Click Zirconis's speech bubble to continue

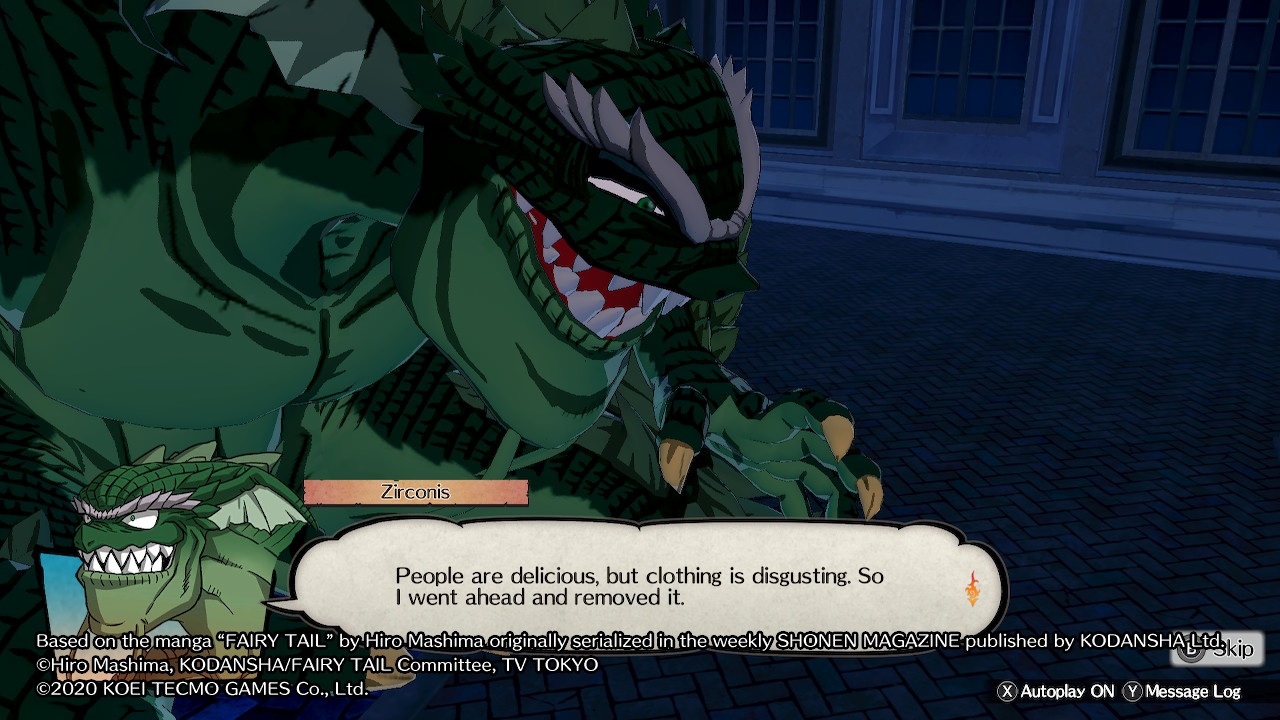[640, 587]
